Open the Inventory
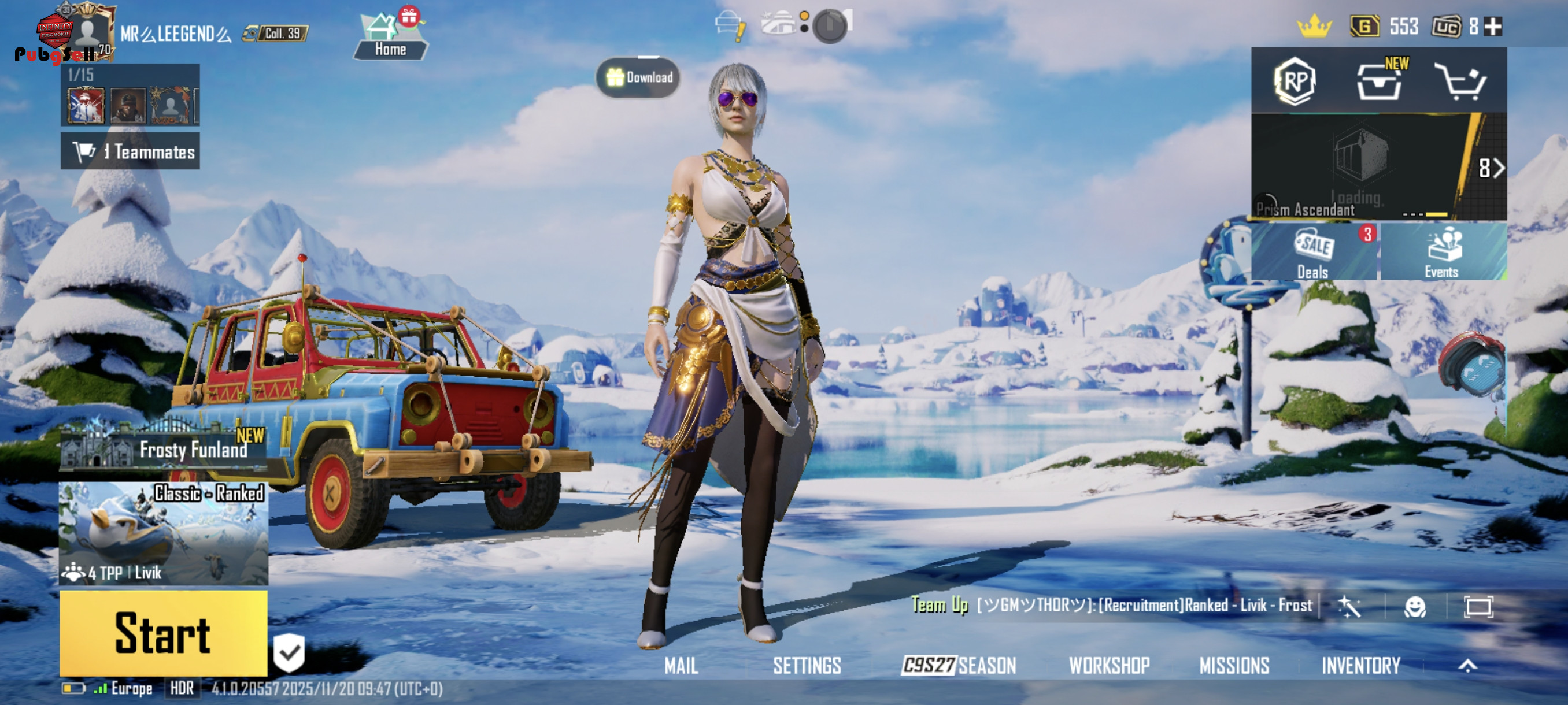This screenshot has height=705, width=1568. pos(1360,666)
